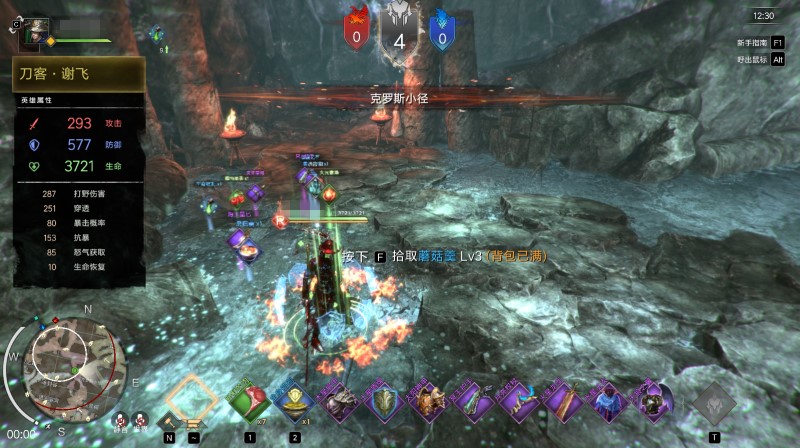800x448 pixels.
Task: Select the red meat consumable slot
Action: pos(248,402)
